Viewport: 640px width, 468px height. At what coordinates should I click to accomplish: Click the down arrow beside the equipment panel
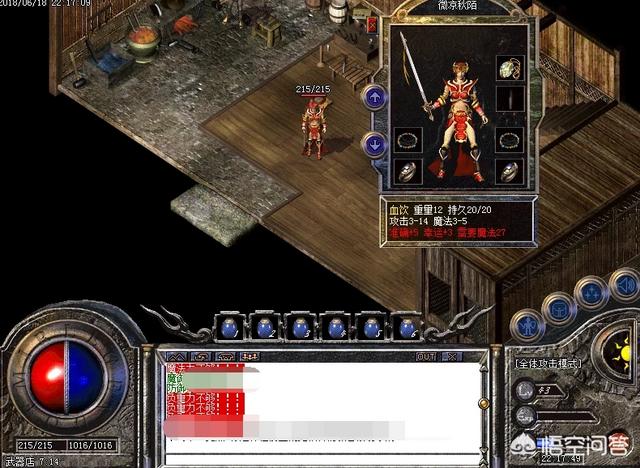374,144
